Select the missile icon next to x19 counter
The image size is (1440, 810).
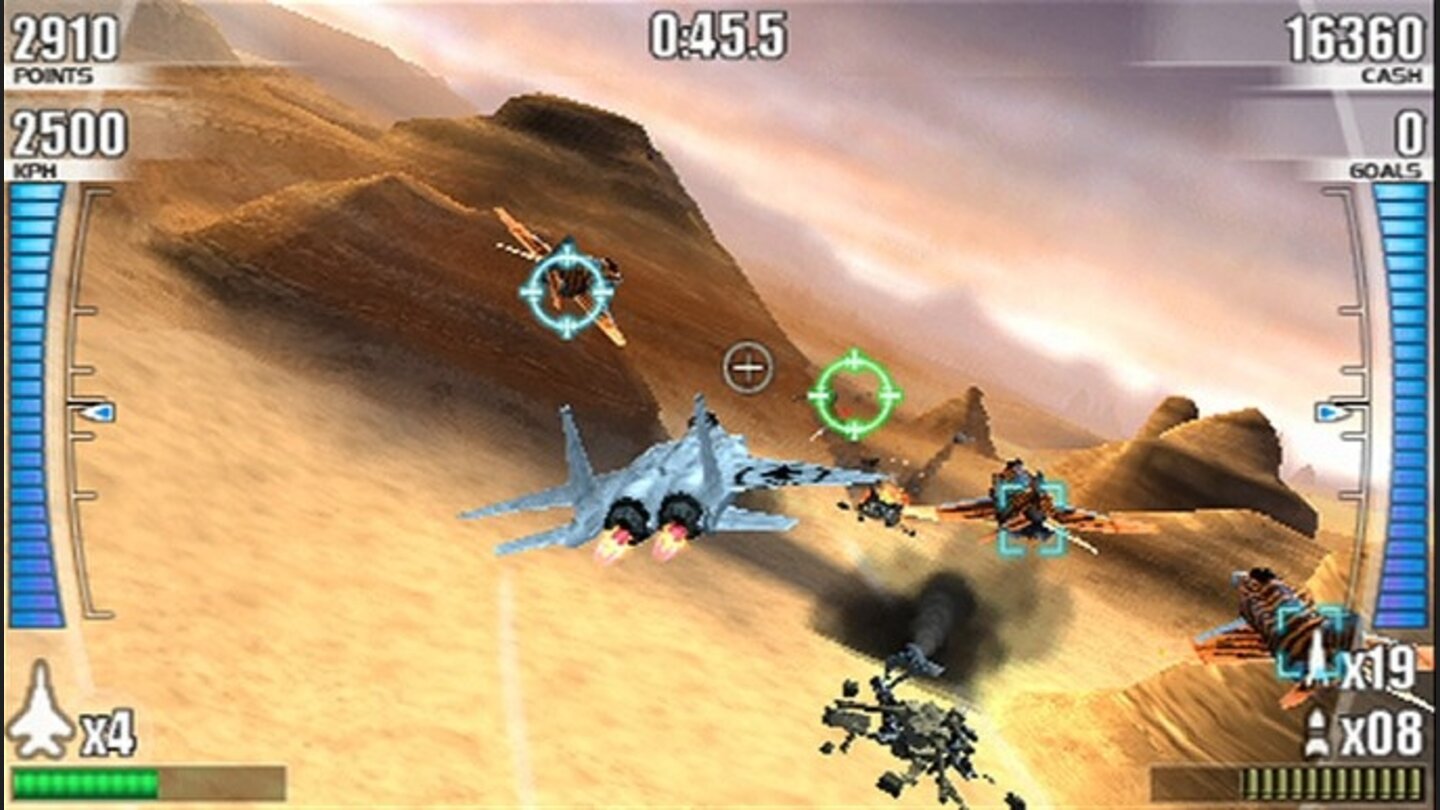(x=1318, y=660)
